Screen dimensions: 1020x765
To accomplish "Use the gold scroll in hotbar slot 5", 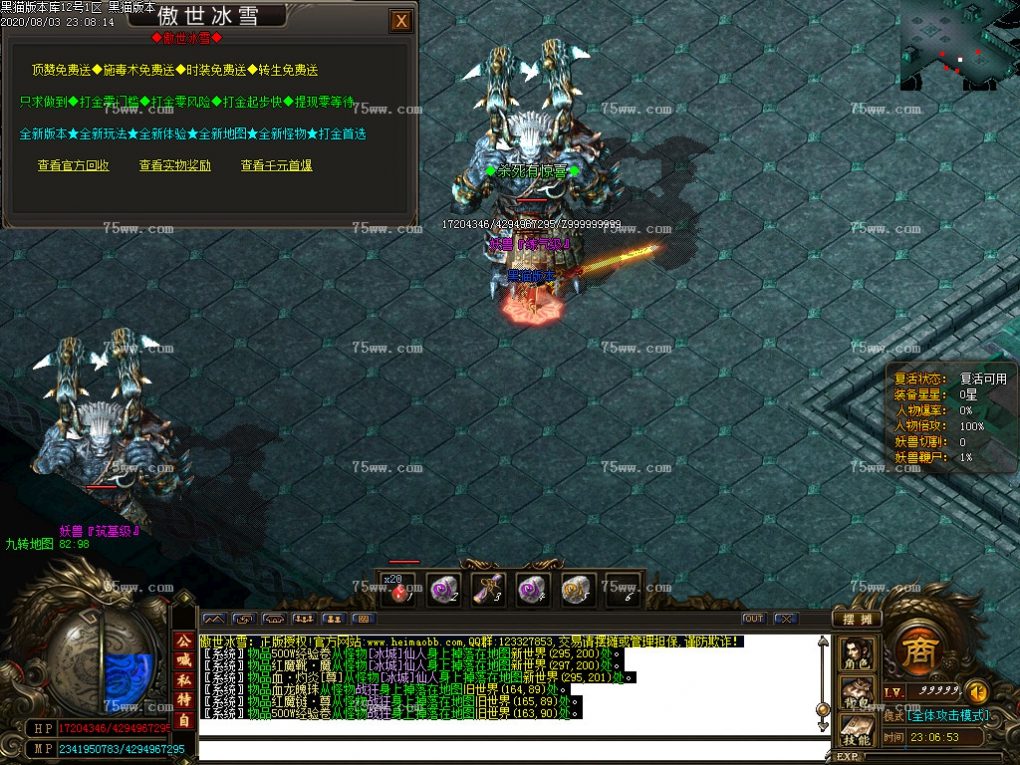I will 577,590.
